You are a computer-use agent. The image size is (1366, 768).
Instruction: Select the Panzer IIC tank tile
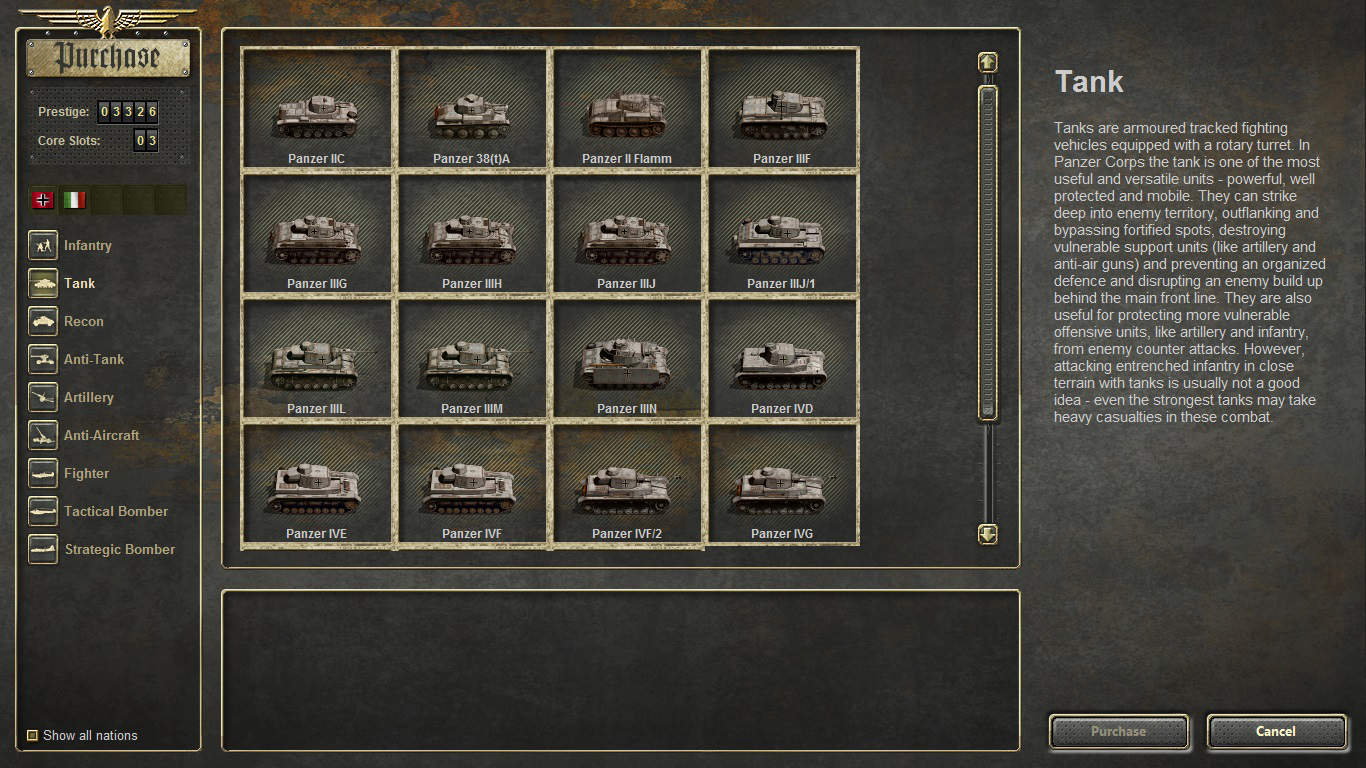tap(316, 109)
